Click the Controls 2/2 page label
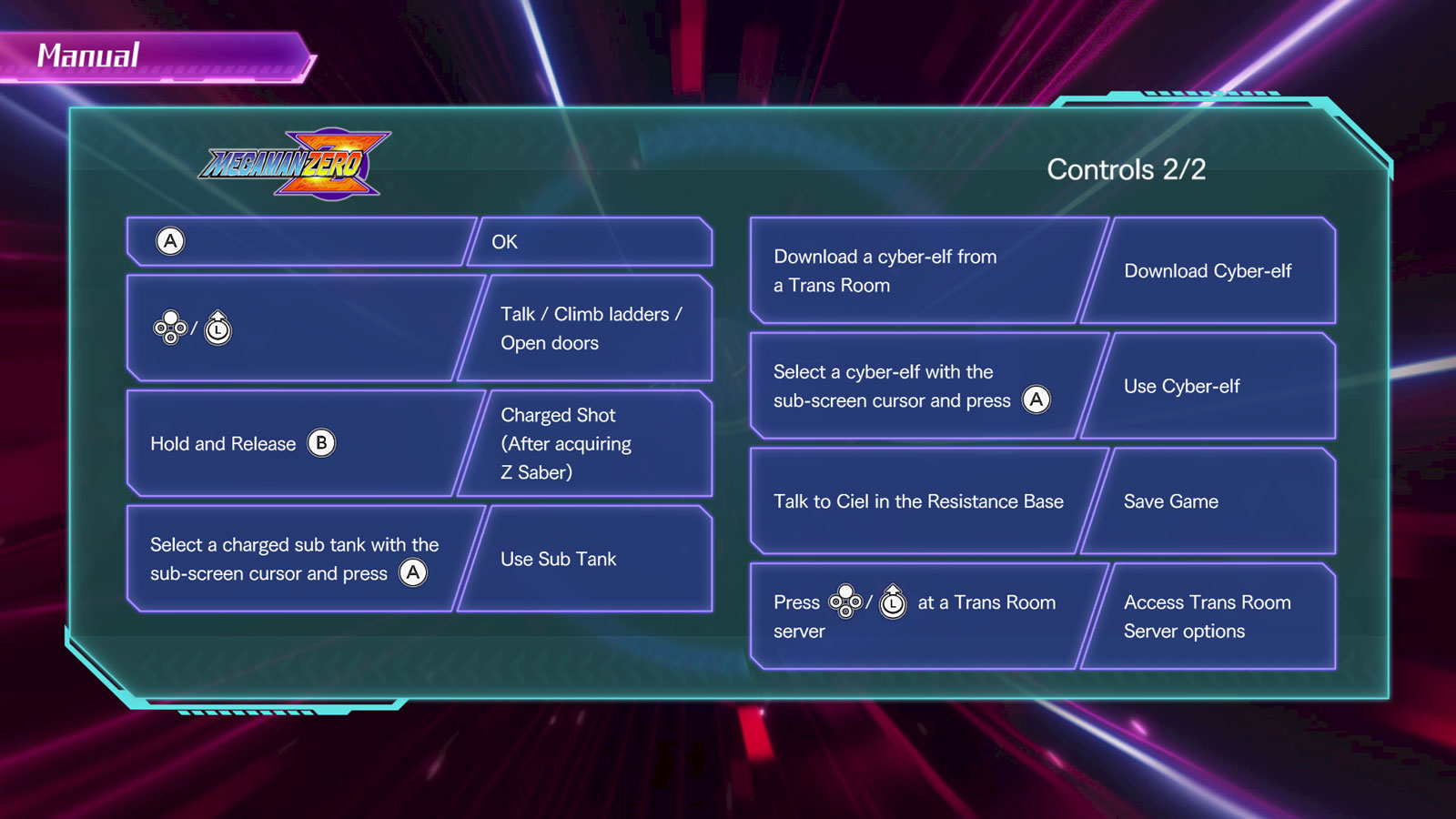 click(1127, 169)
